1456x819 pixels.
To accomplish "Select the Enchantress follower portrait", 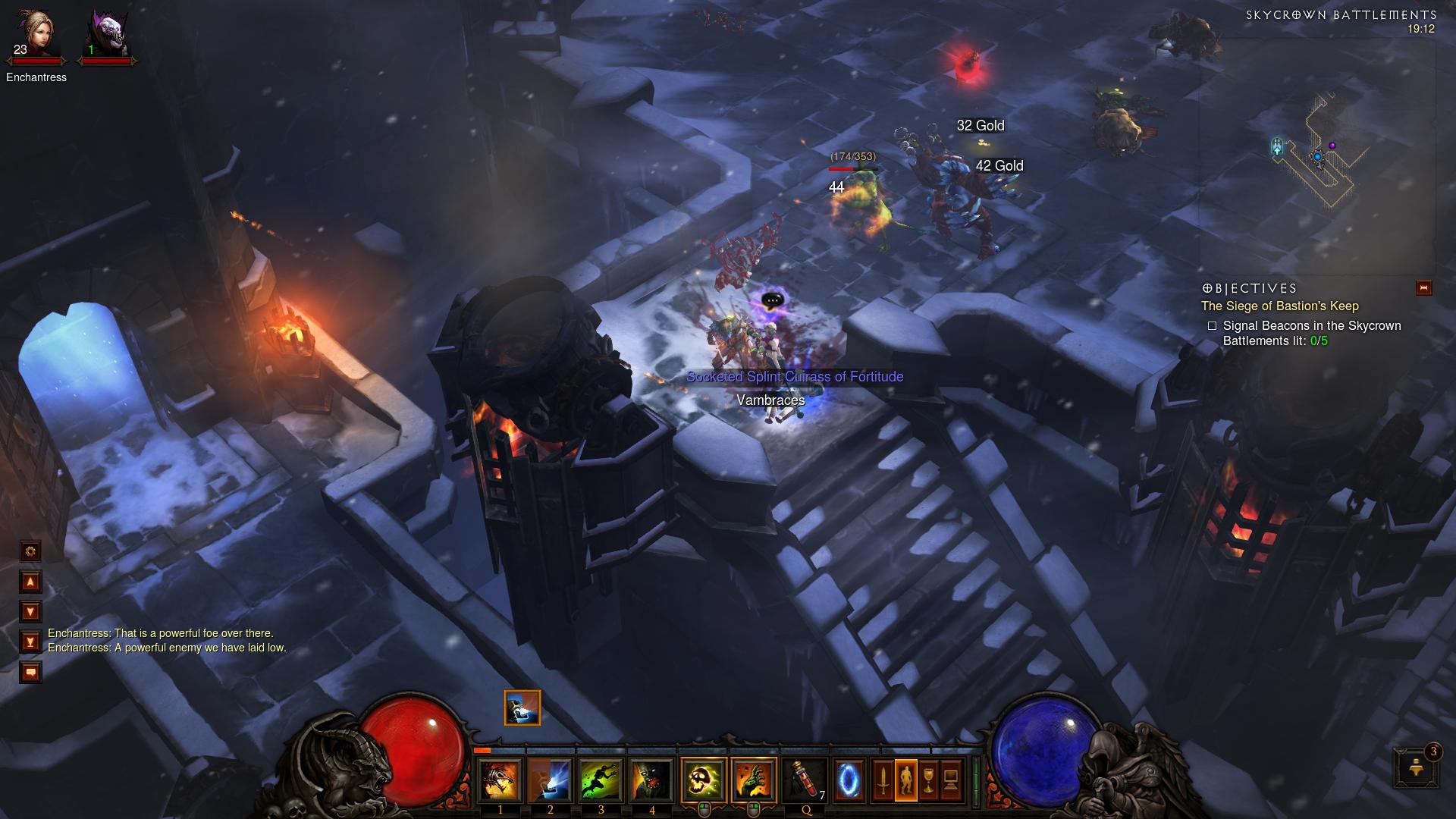I will 35,36.
